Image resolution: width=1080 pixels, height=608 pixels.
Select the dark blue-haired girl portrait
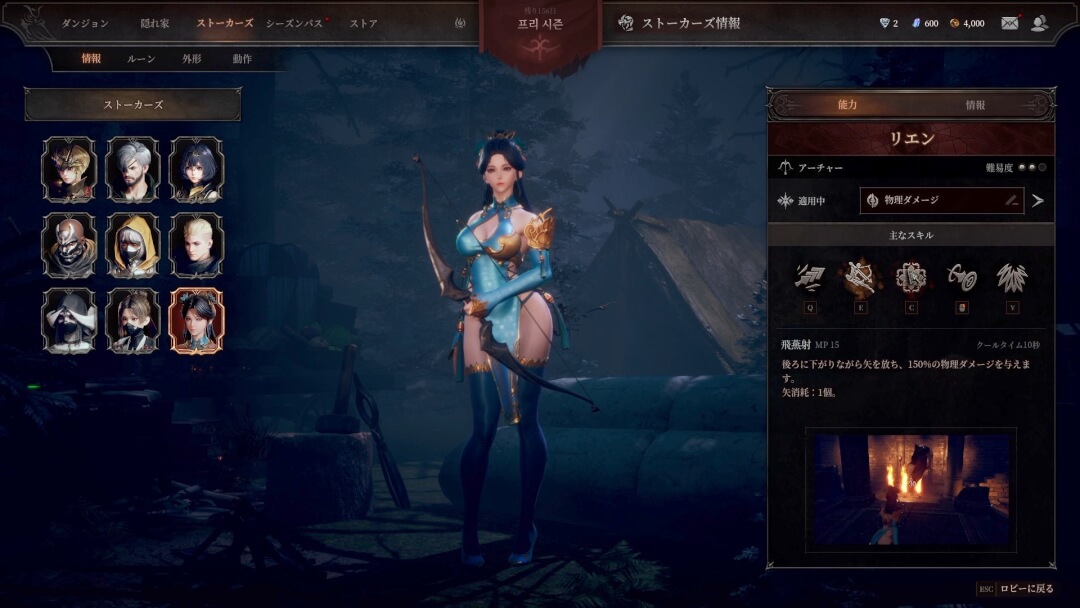197,169
